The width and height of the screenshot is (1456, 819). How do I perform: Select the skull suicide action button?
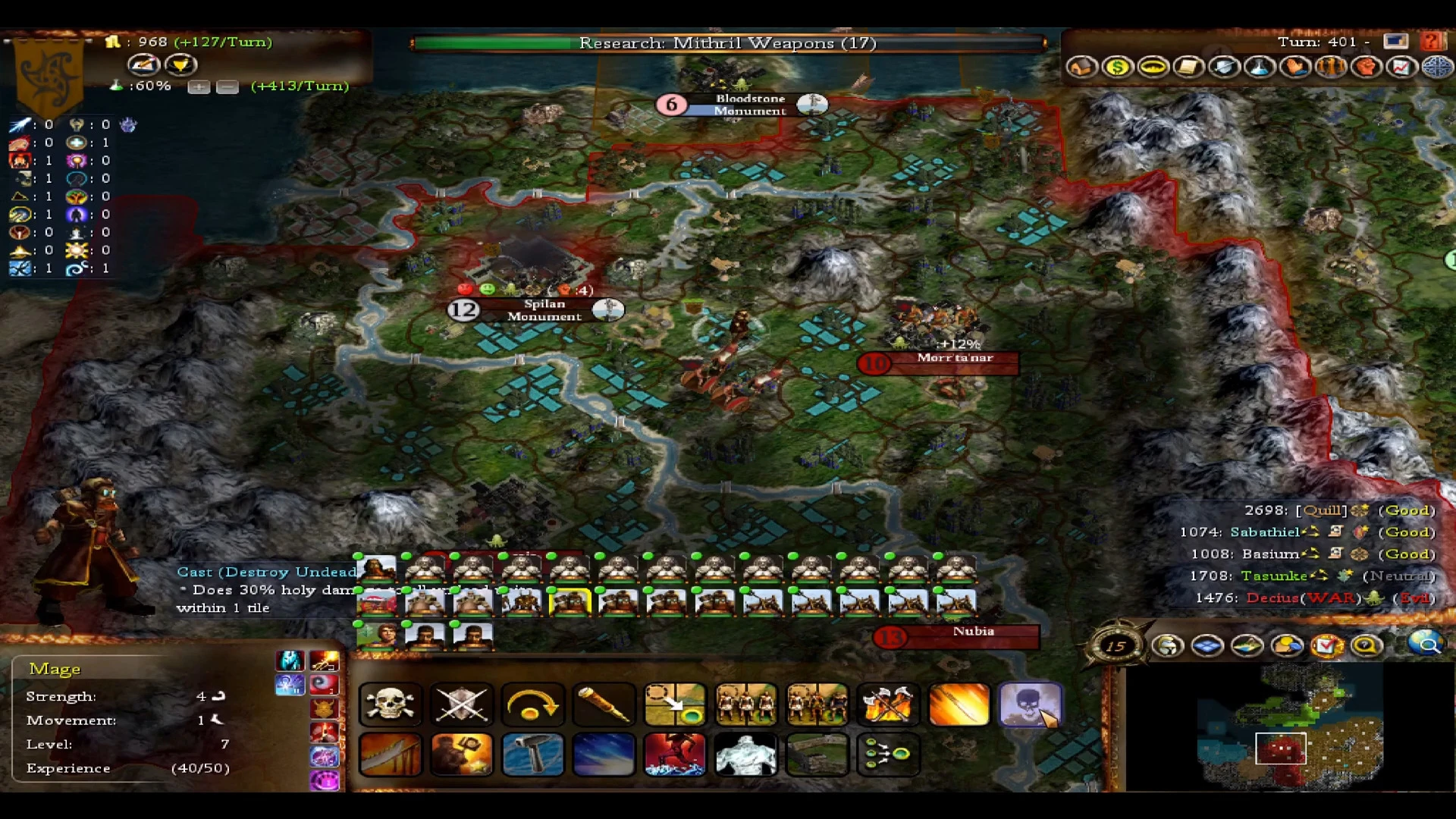[391, 704]
